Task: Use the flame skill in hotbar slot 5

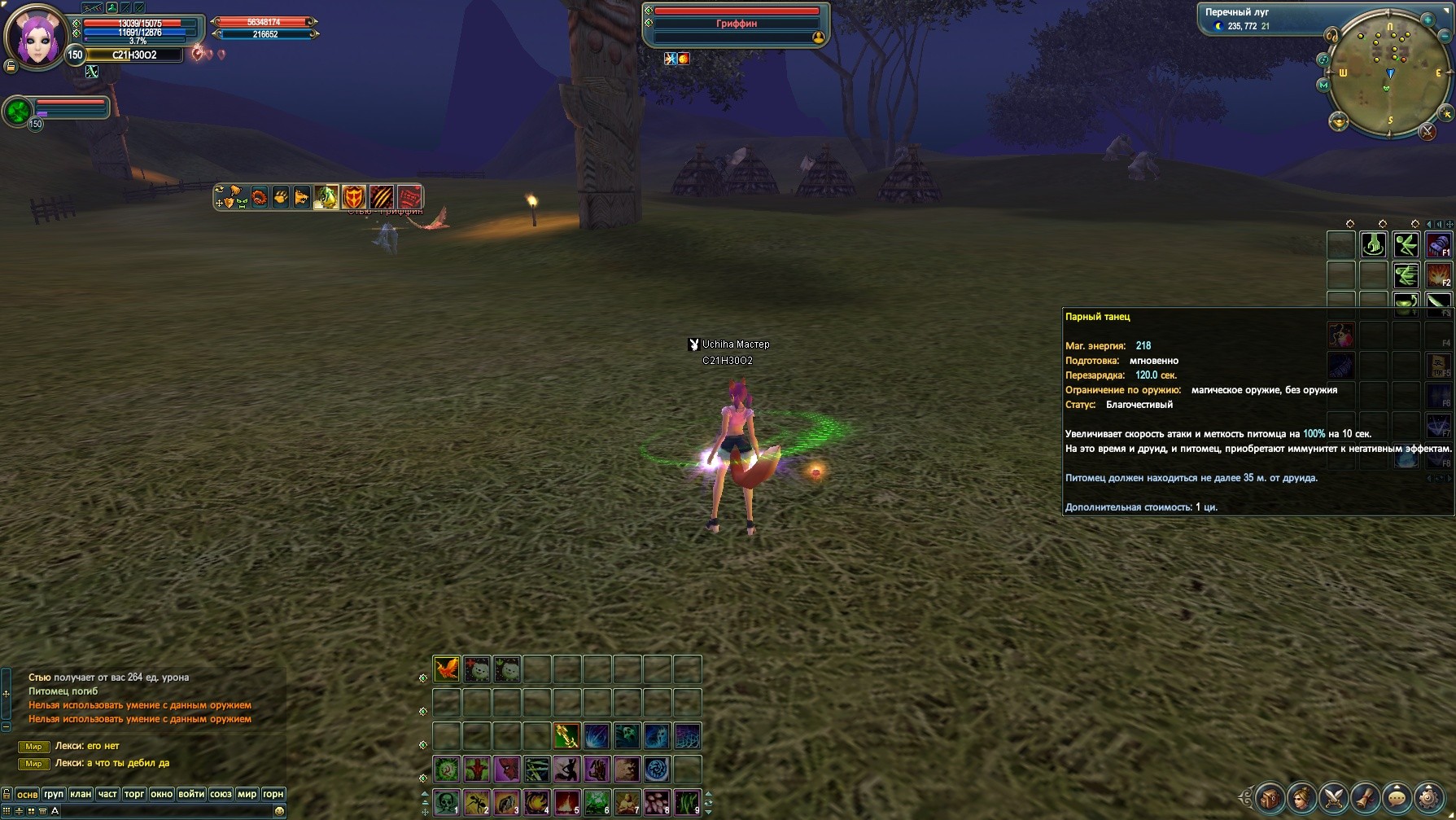Action: click(x=566, y=803)
